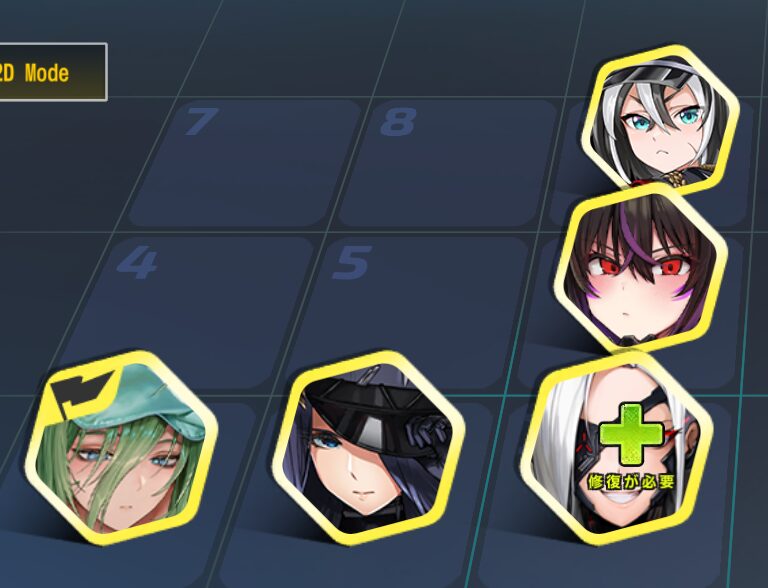The width and height of the screenshot is (768, 588).
Task: Select the red-eyed unit with purple streaks
Action: pyautogui.click(x=639, y=271)
